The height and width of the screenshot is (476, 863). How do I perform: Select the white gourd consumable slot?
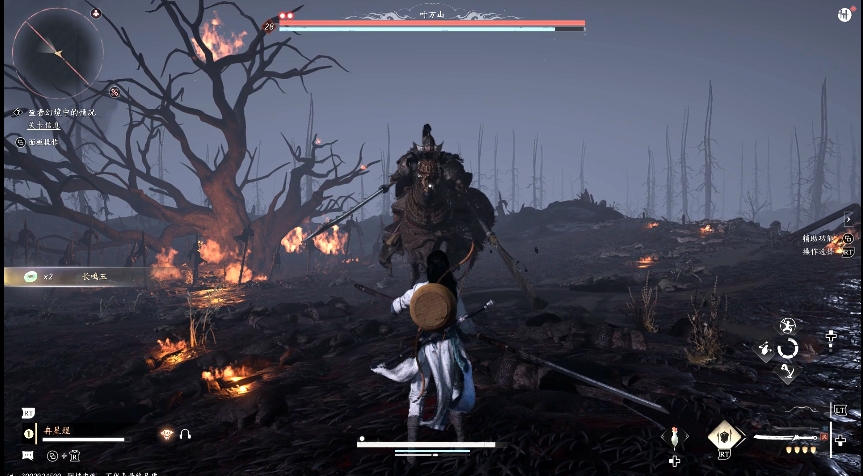click(x=675, y=435)
